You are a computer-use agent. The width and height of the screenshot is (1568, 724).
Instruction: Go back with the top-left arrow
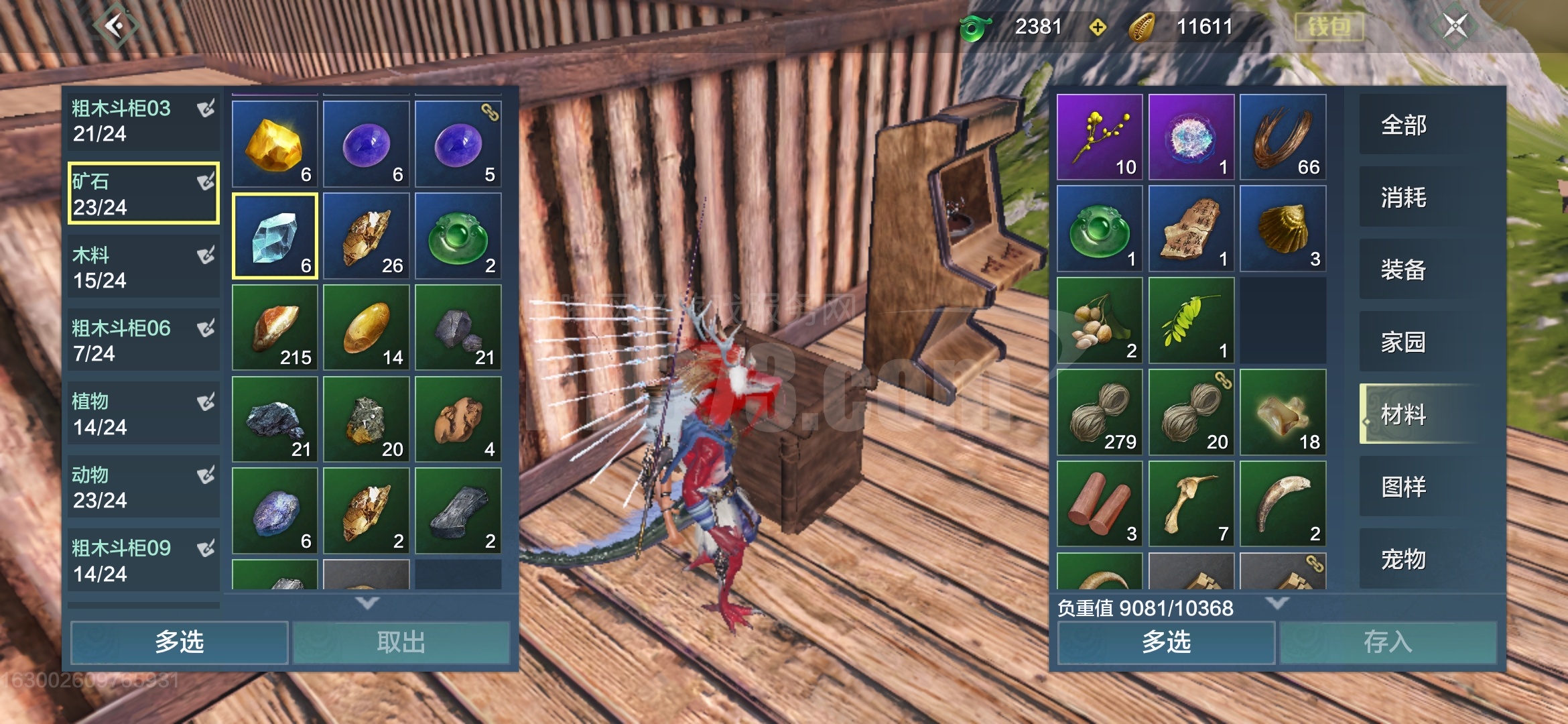tap(115, 27)
